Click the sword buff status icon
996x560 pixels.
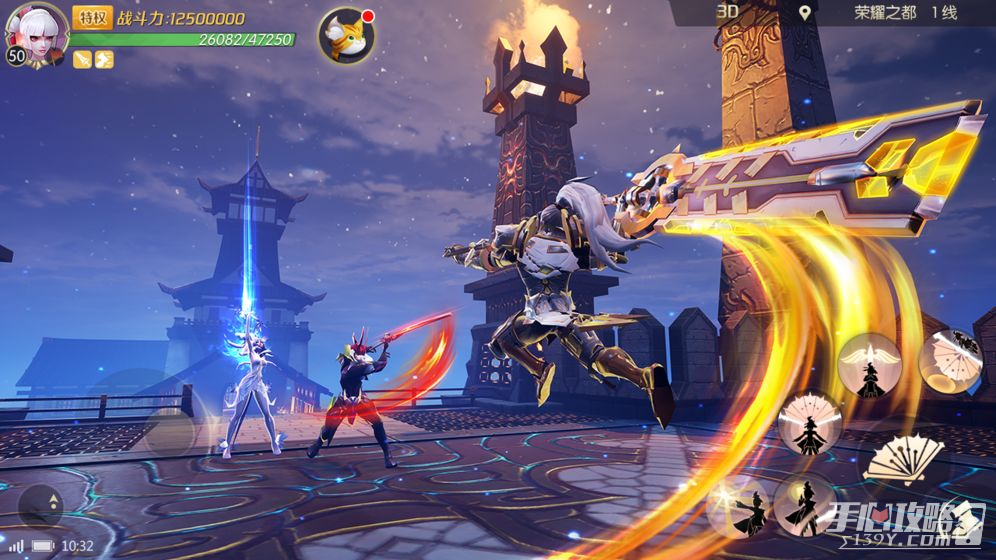pos(82,59)
